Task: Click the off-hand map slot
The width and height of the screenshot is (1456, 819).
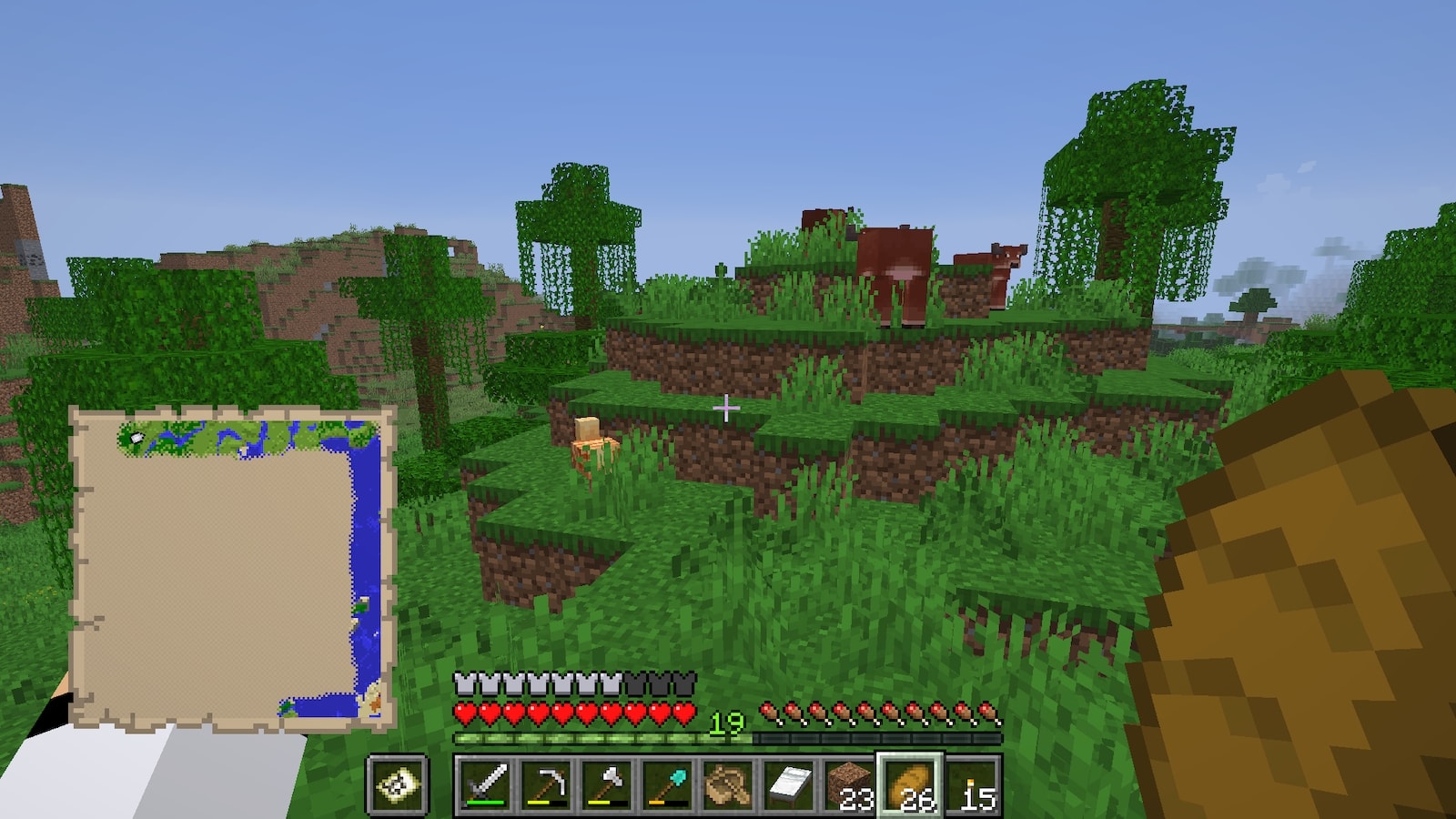Action: [x=398, y=784]
